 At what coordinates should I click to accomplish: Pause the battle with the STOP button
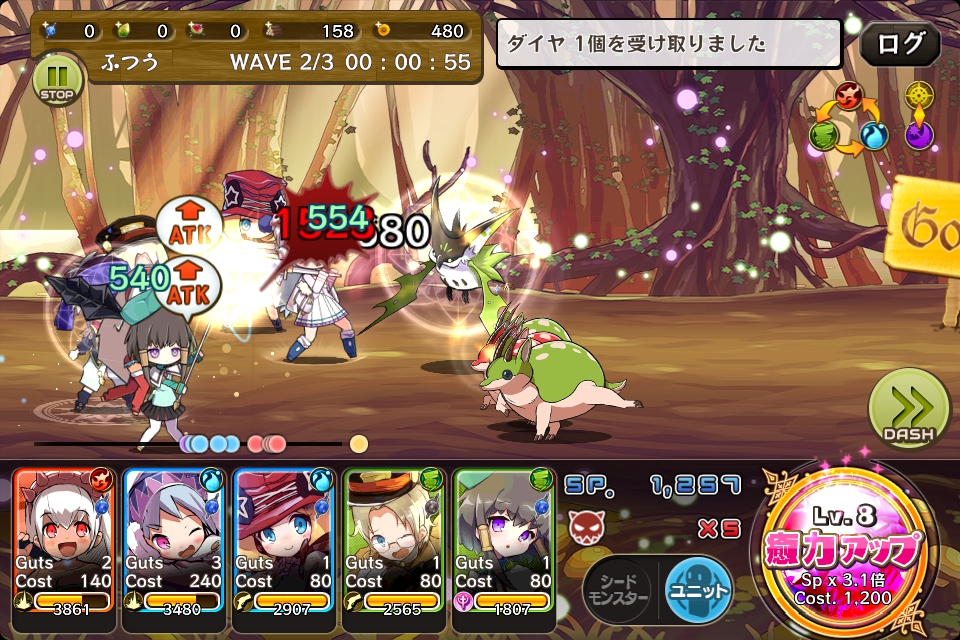pos(57,80)
